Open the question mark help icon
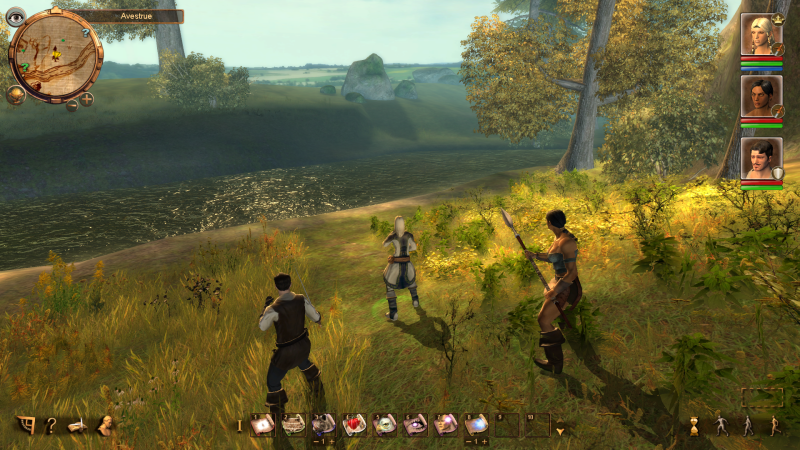The image size is (800, 450). (x=50, y=425)
